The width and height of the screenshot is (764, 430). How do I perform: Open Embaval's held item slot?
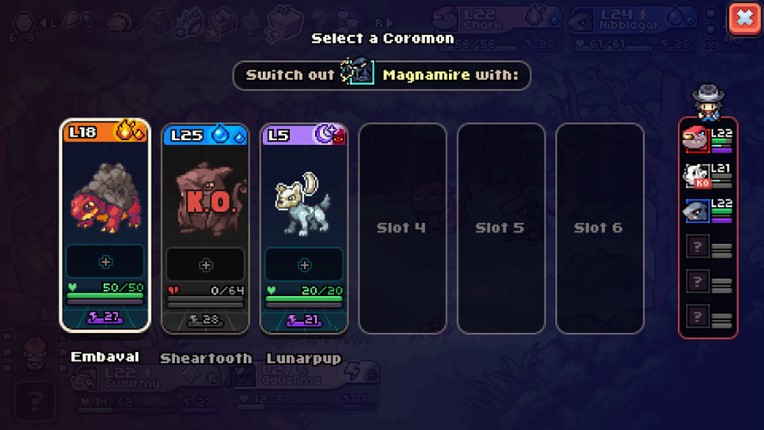(x=105, y=263)
